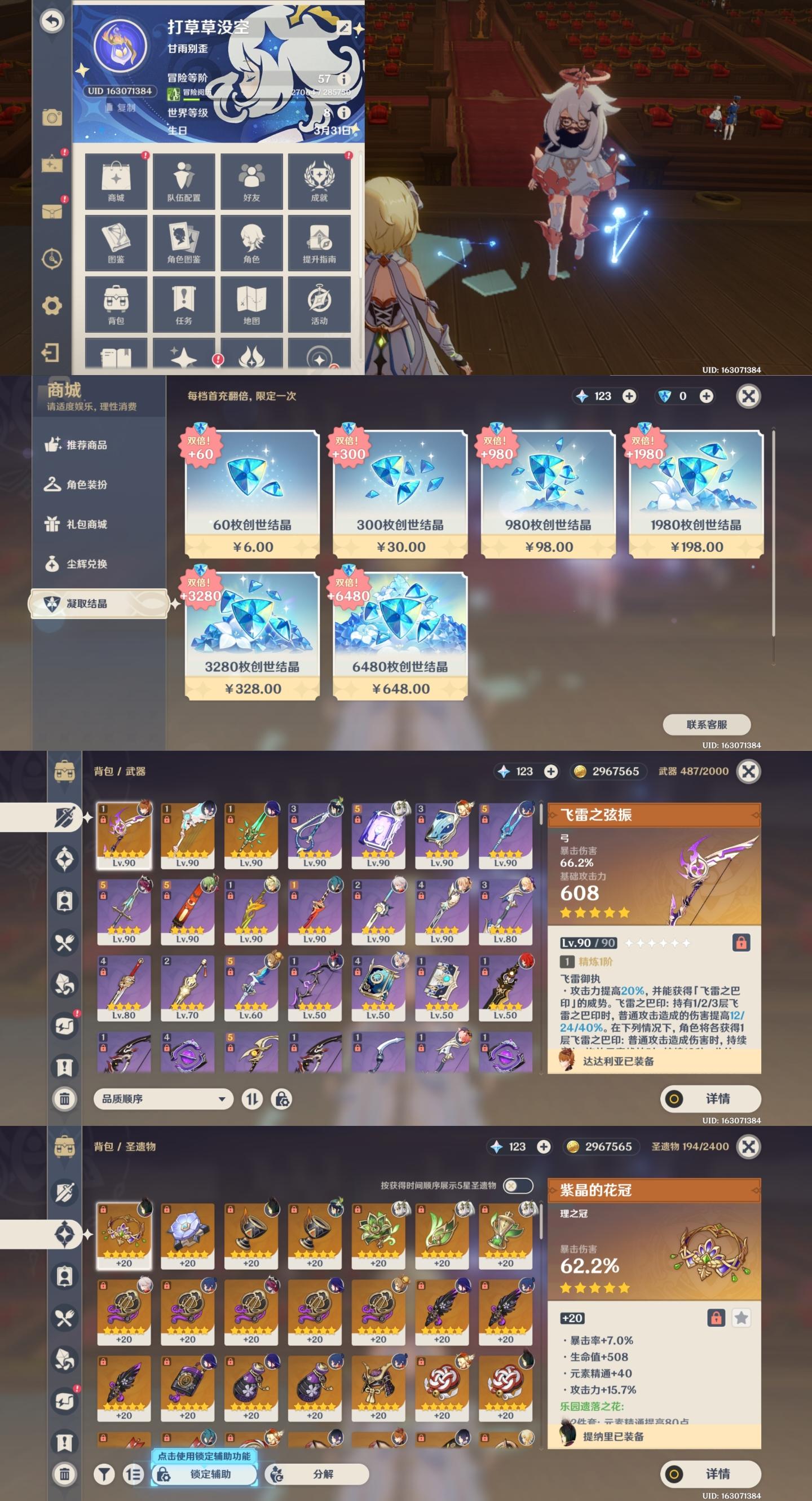This screenshot has height=1501, width=812.
Task: Choose the 1980枚创世结晶 pack
Action: pos(696,494)
